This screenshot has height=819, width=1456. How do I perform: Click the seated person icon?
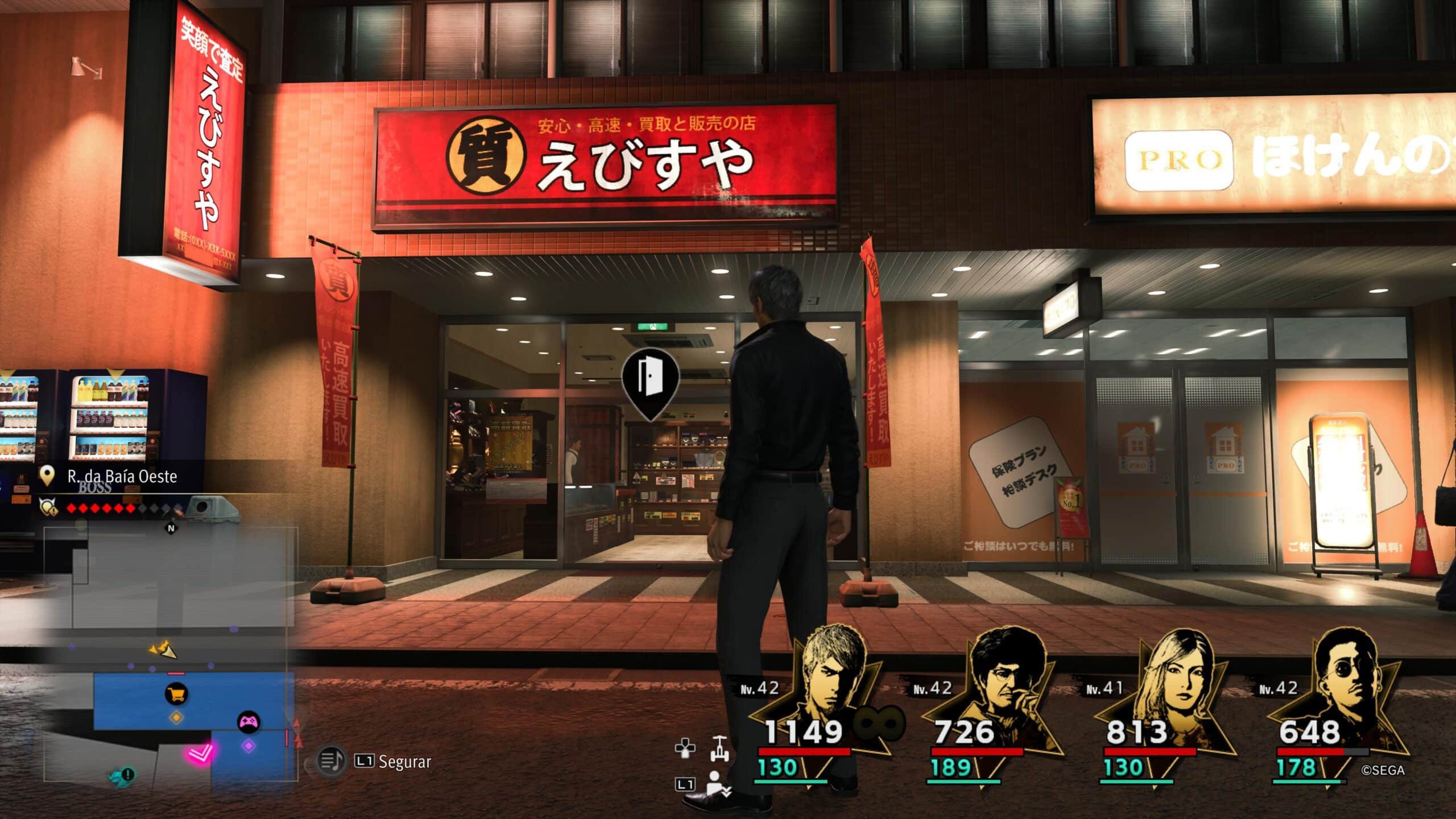[x=718, y=784]
